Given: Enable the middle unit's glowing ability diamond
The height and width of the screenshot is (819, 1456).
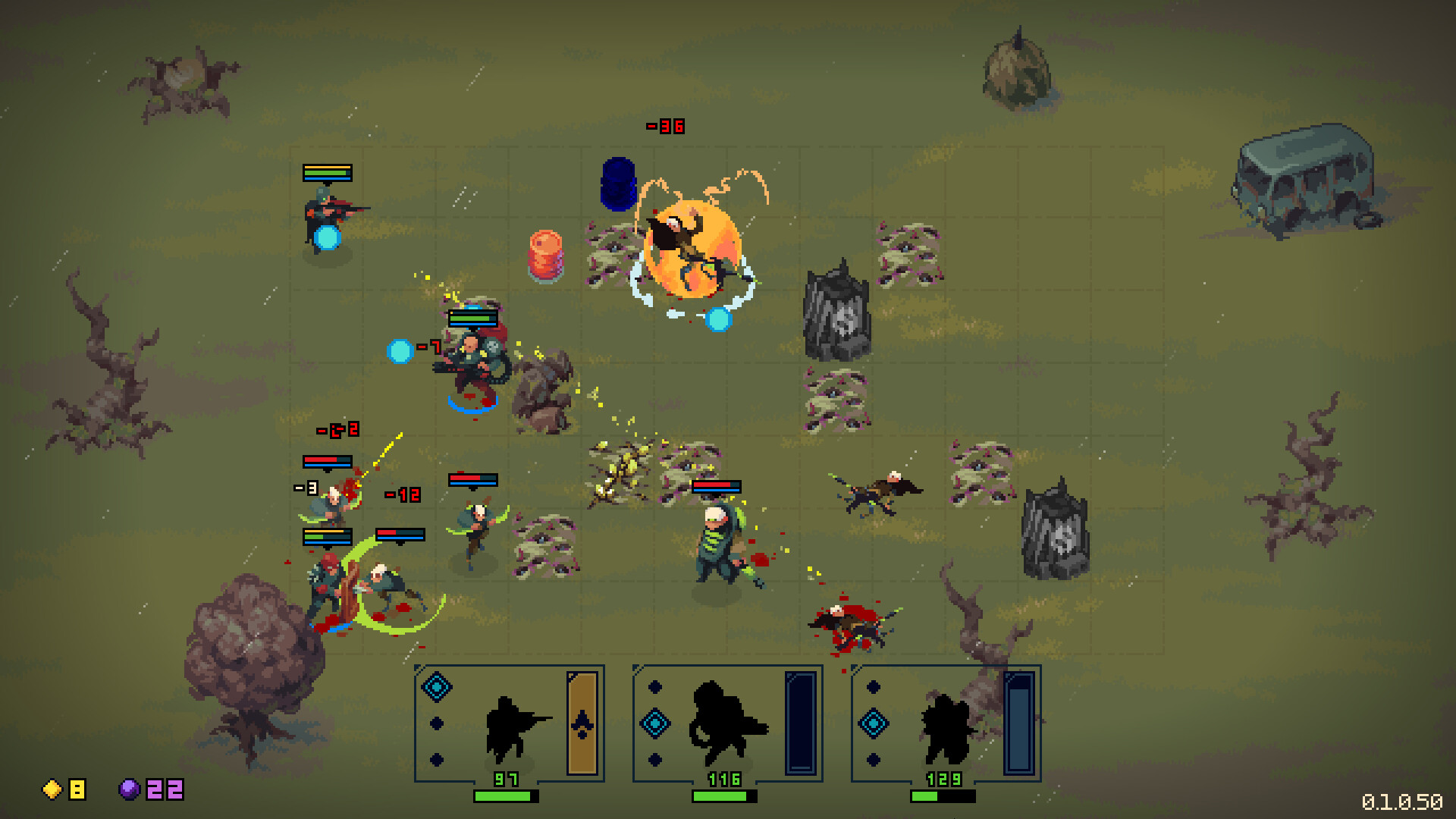Looking at the screenshot, I should click(656, 724).
